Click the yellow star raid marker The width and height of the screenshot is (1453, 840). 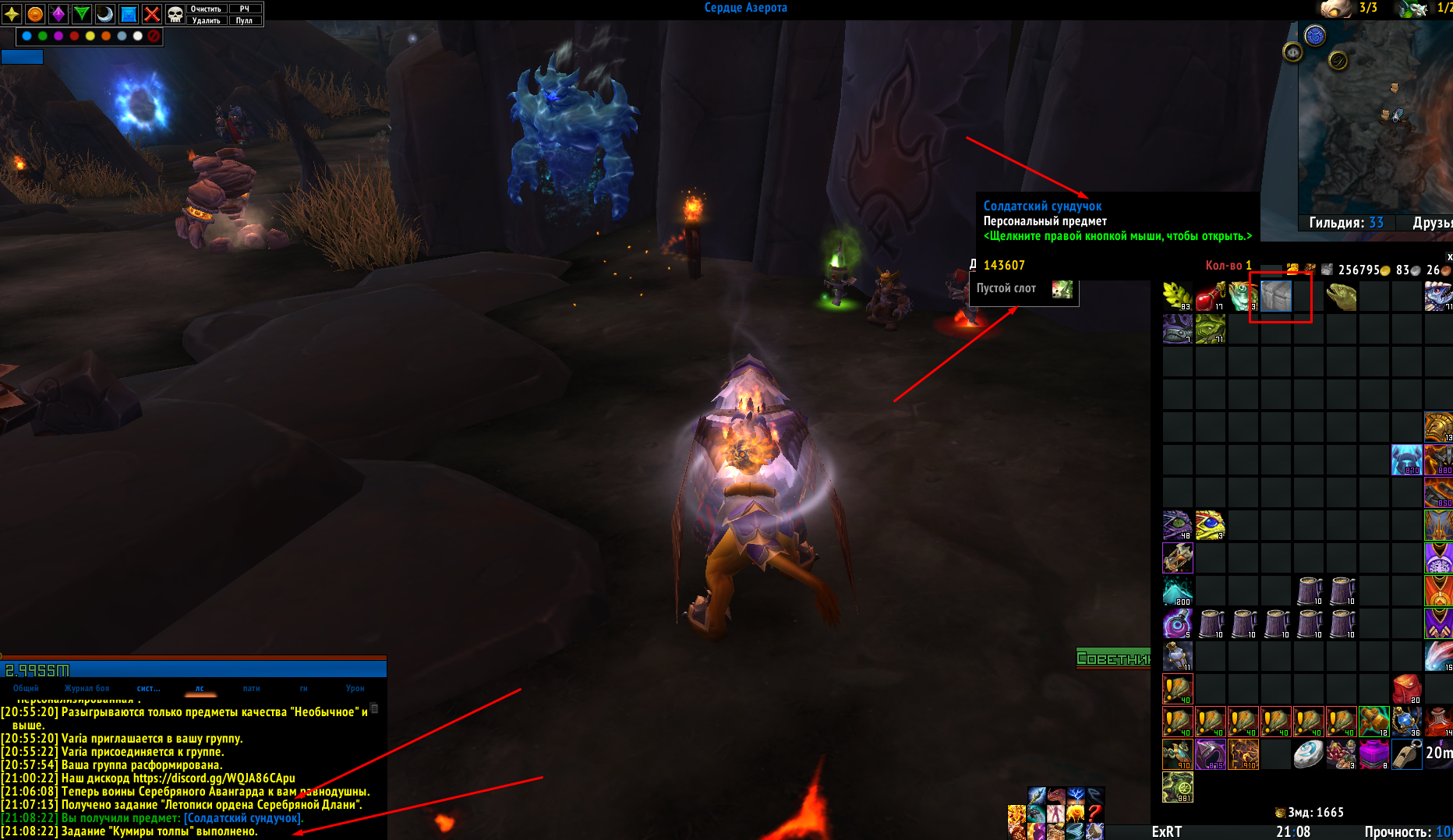[12, 14]
